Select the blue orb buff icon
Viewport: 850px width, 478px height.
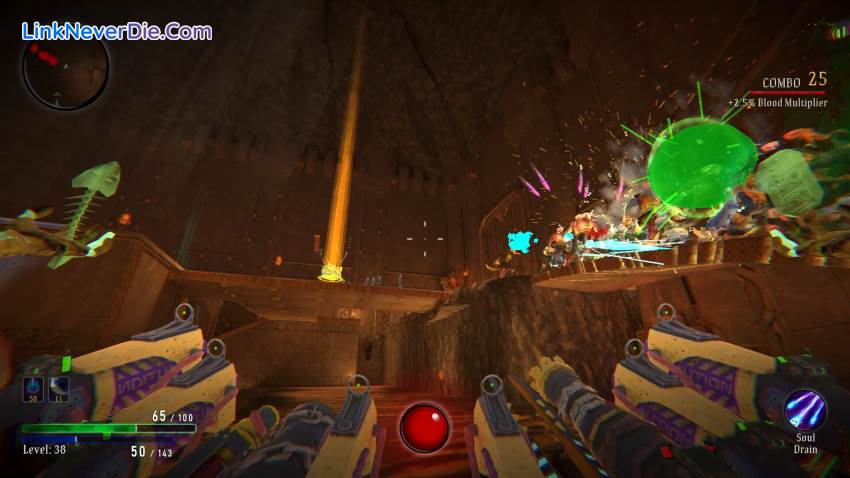coord(34,389)
